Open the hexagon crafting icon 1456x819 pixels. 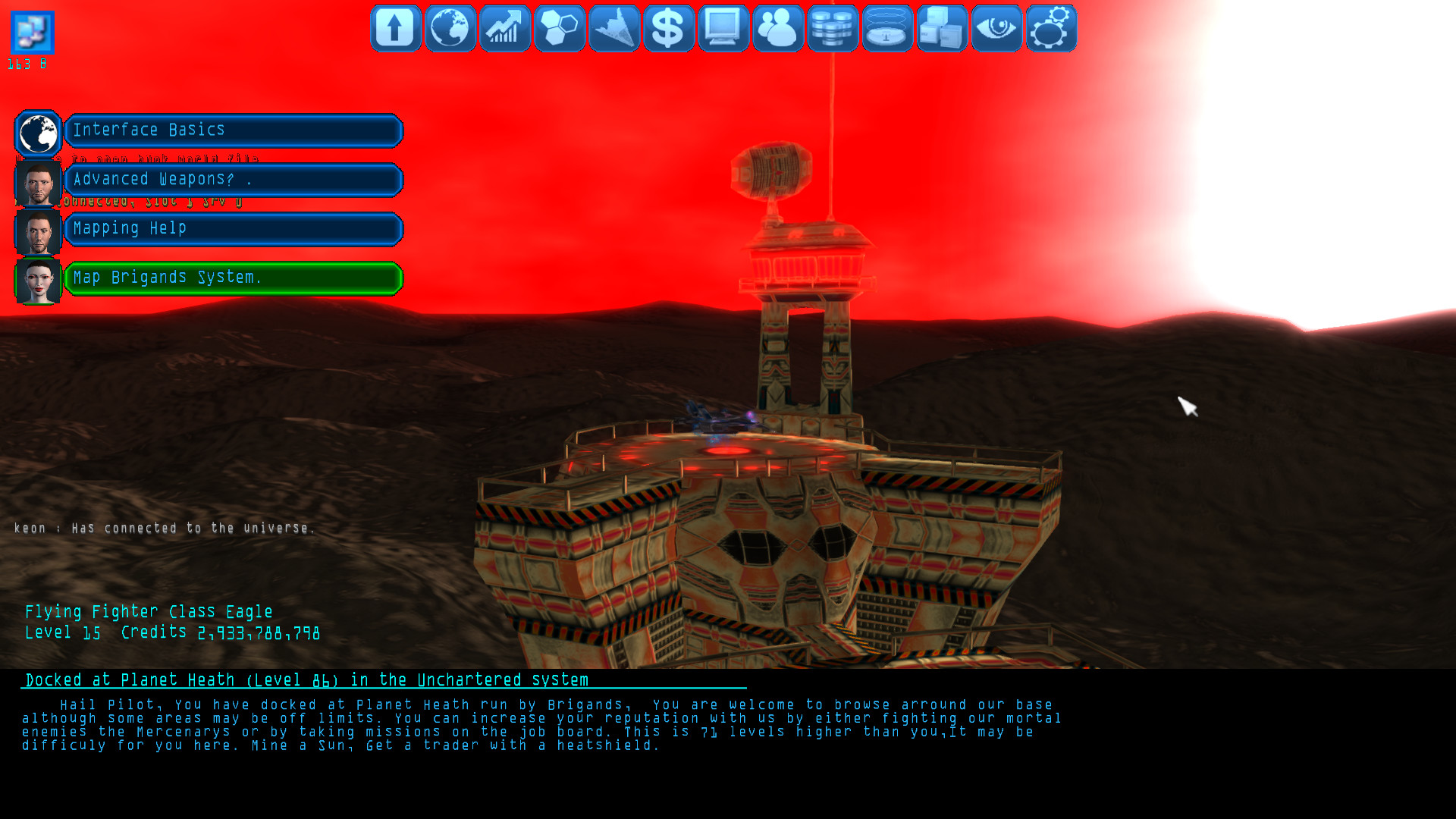559,28
